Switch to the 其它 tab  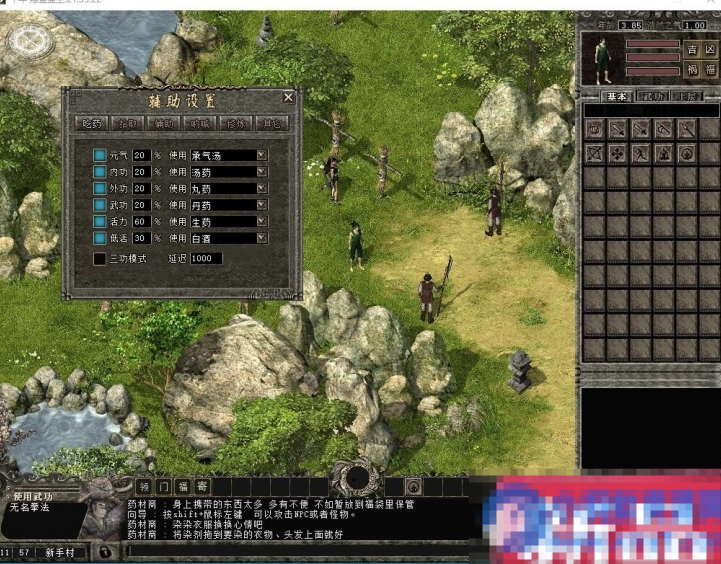[272, 123]
